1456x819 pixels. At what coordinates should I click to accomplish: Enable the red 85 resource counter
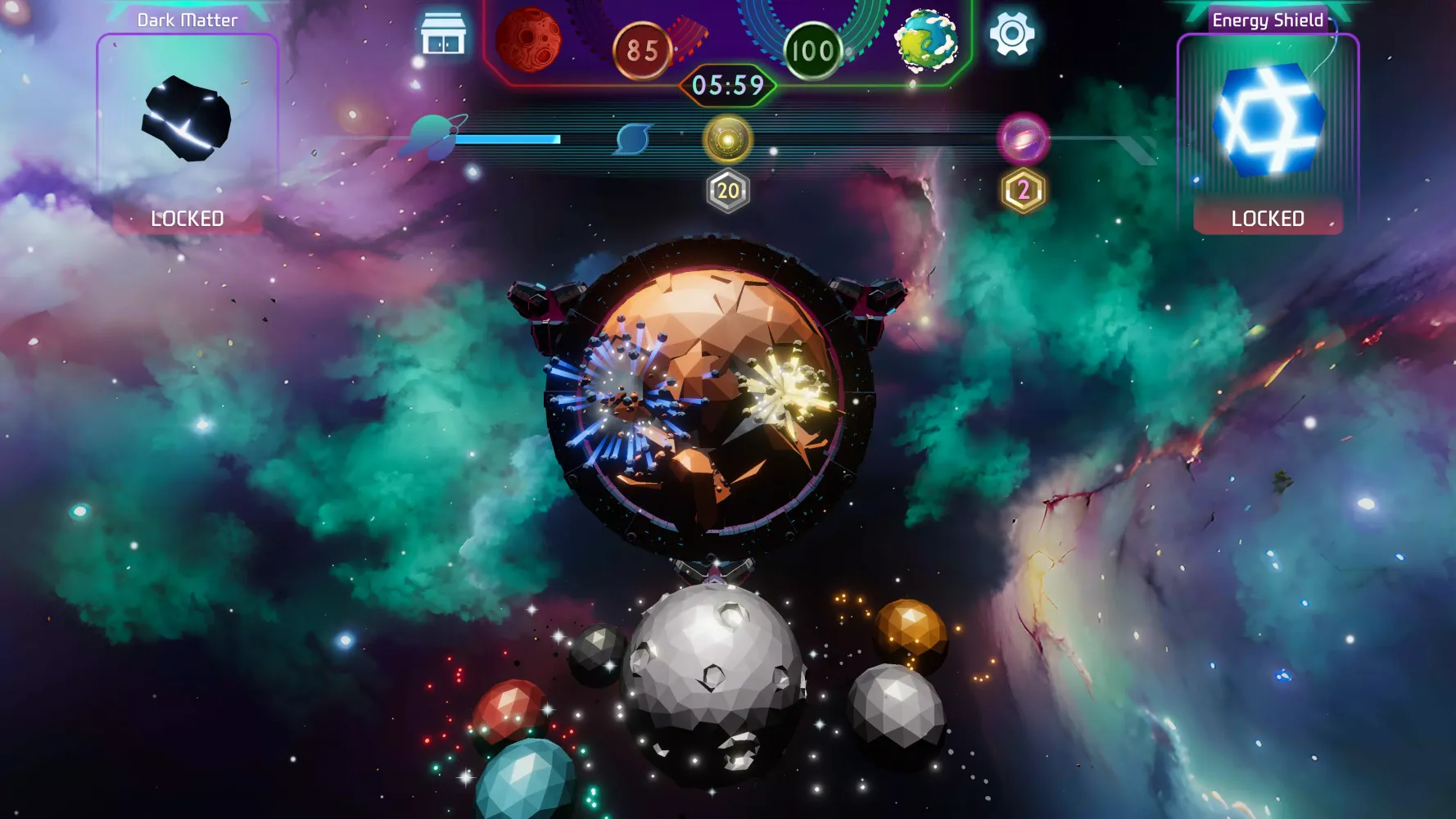coord(642,51)
